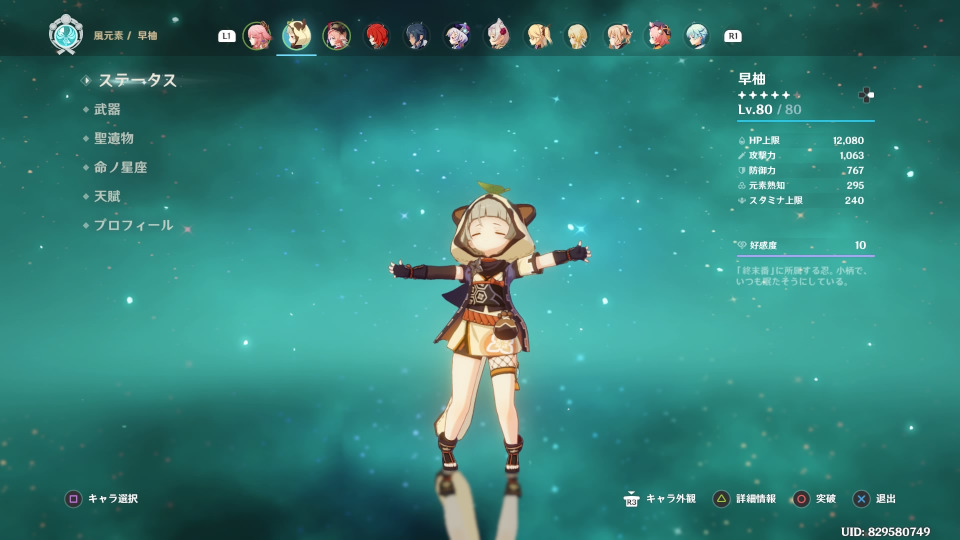
Task: Choose the light blue-haired Chongyun portrait
Action: pyautogui.click(x=696, y=36)
